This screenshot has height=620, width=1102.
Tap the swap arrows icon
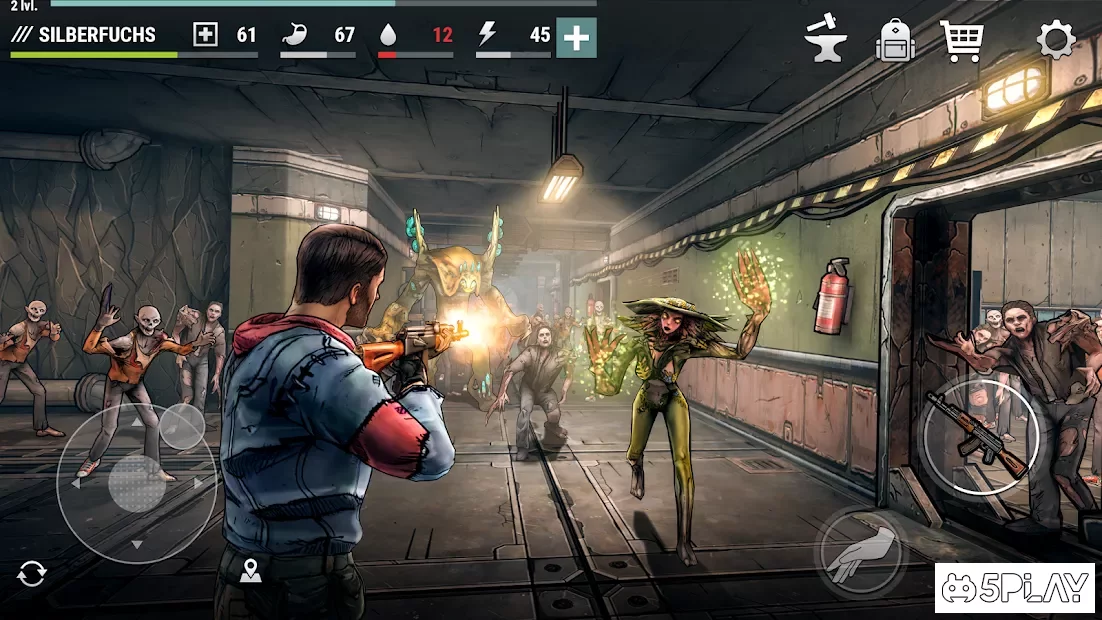pyautogui.click(x=32, y=574)
